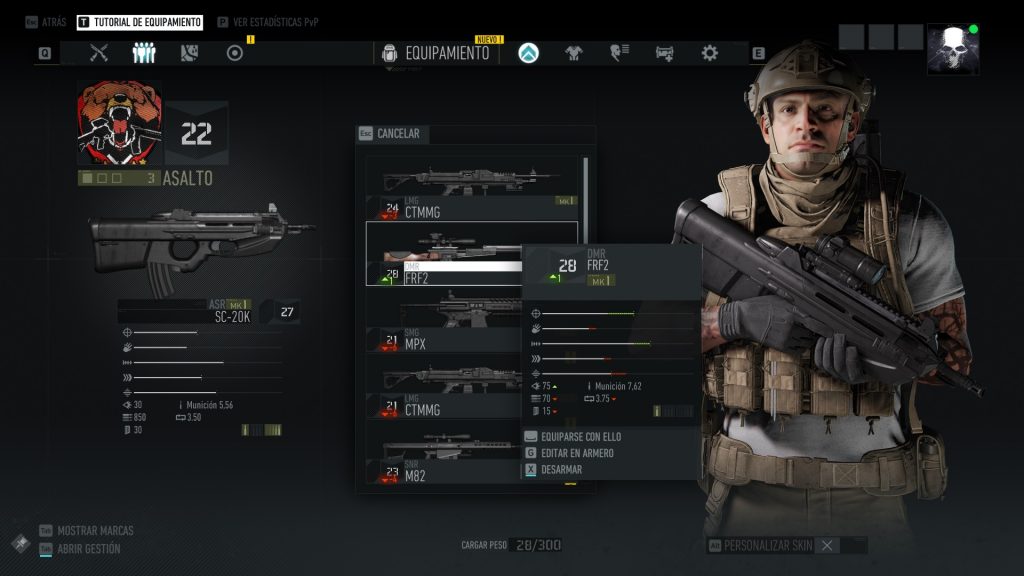Switch to the shirt clothing tab
This screenshot has width=1024, height=576.
(x=574, y=53)
